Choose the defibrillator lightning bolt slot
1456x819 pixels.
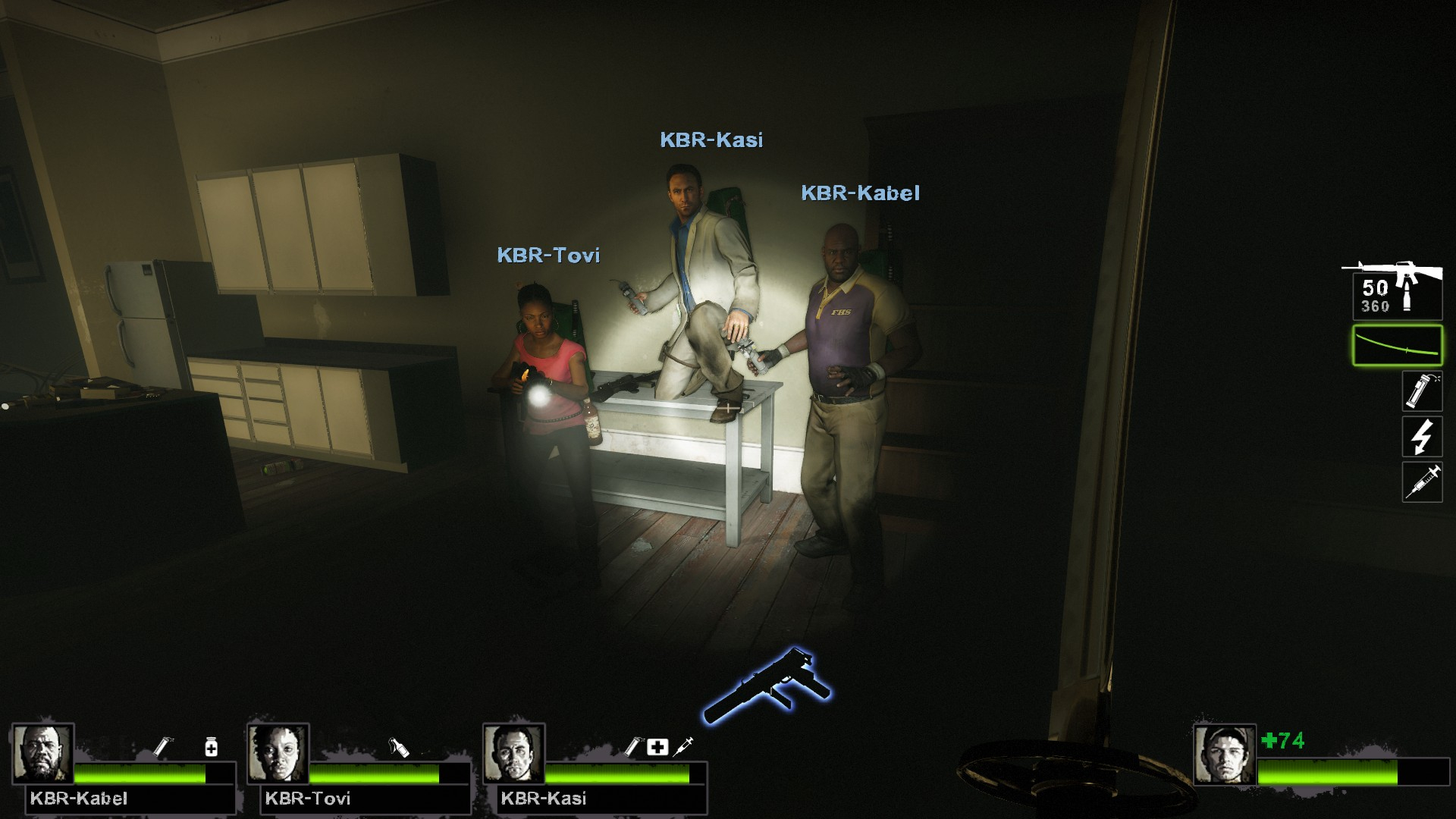point(1421,437)
